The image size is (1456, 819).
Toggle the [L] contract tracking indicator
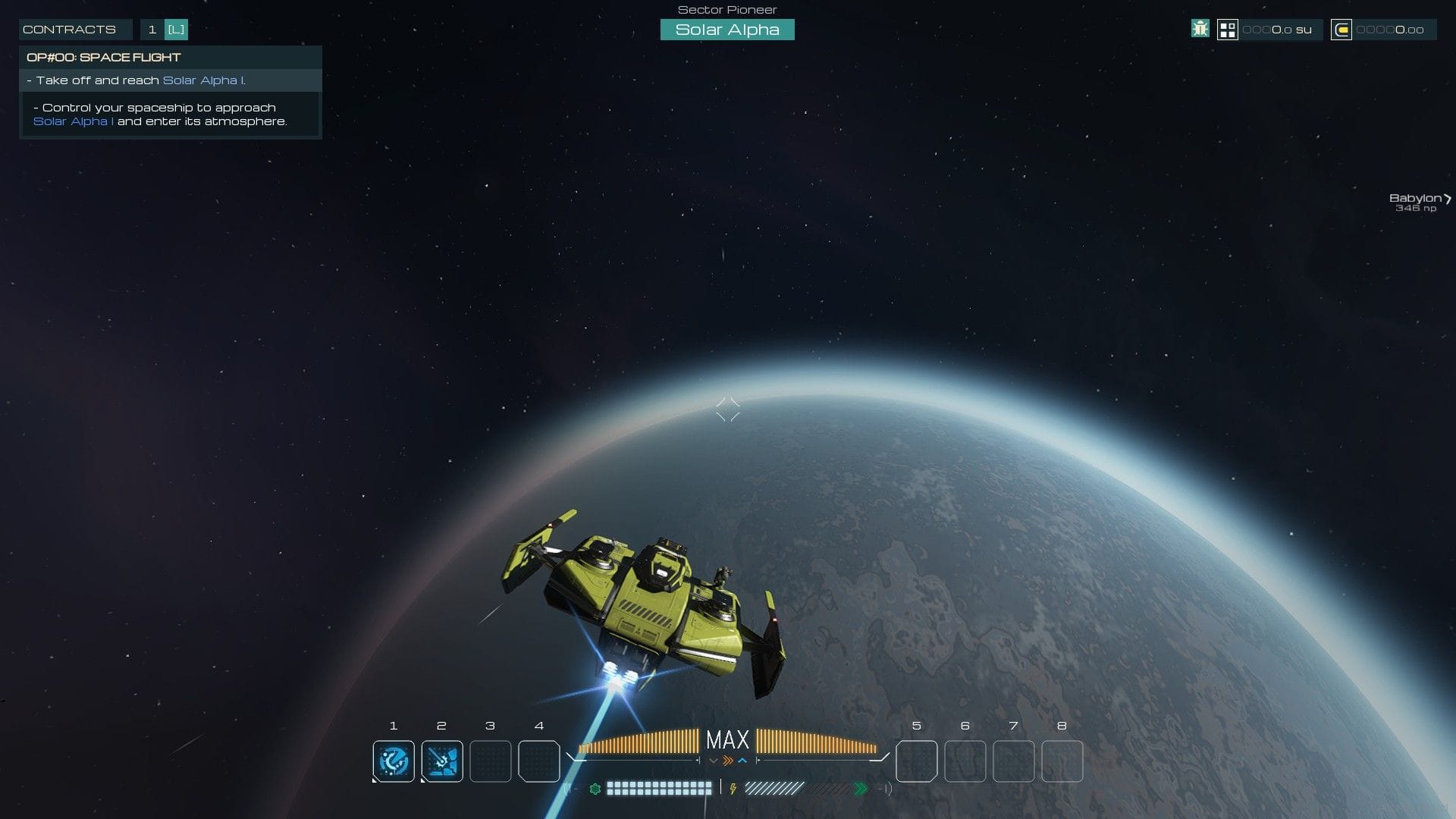pyautogui.click(x=177, y=30)
